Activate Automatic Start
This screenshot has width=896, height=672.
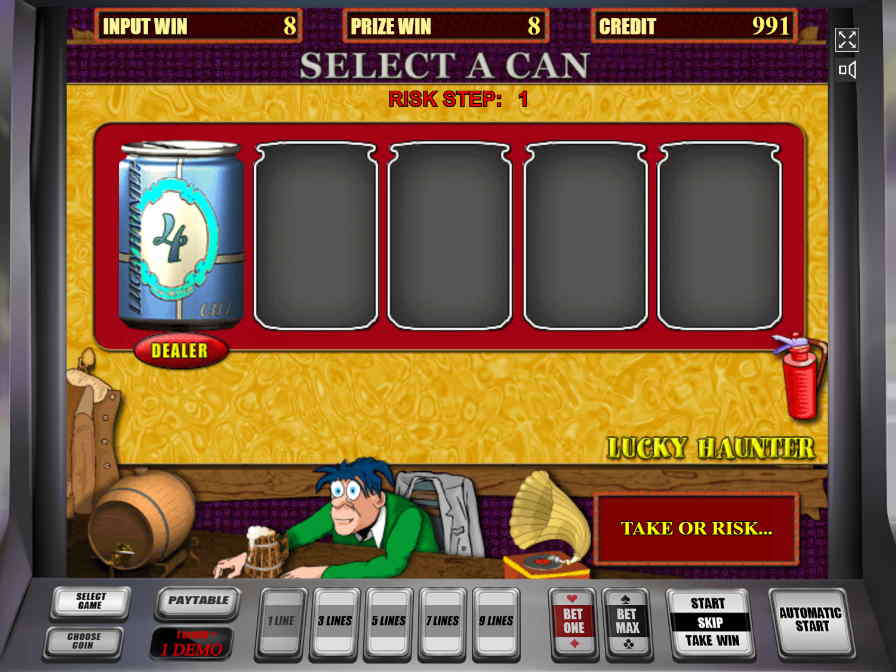[809, 620]
